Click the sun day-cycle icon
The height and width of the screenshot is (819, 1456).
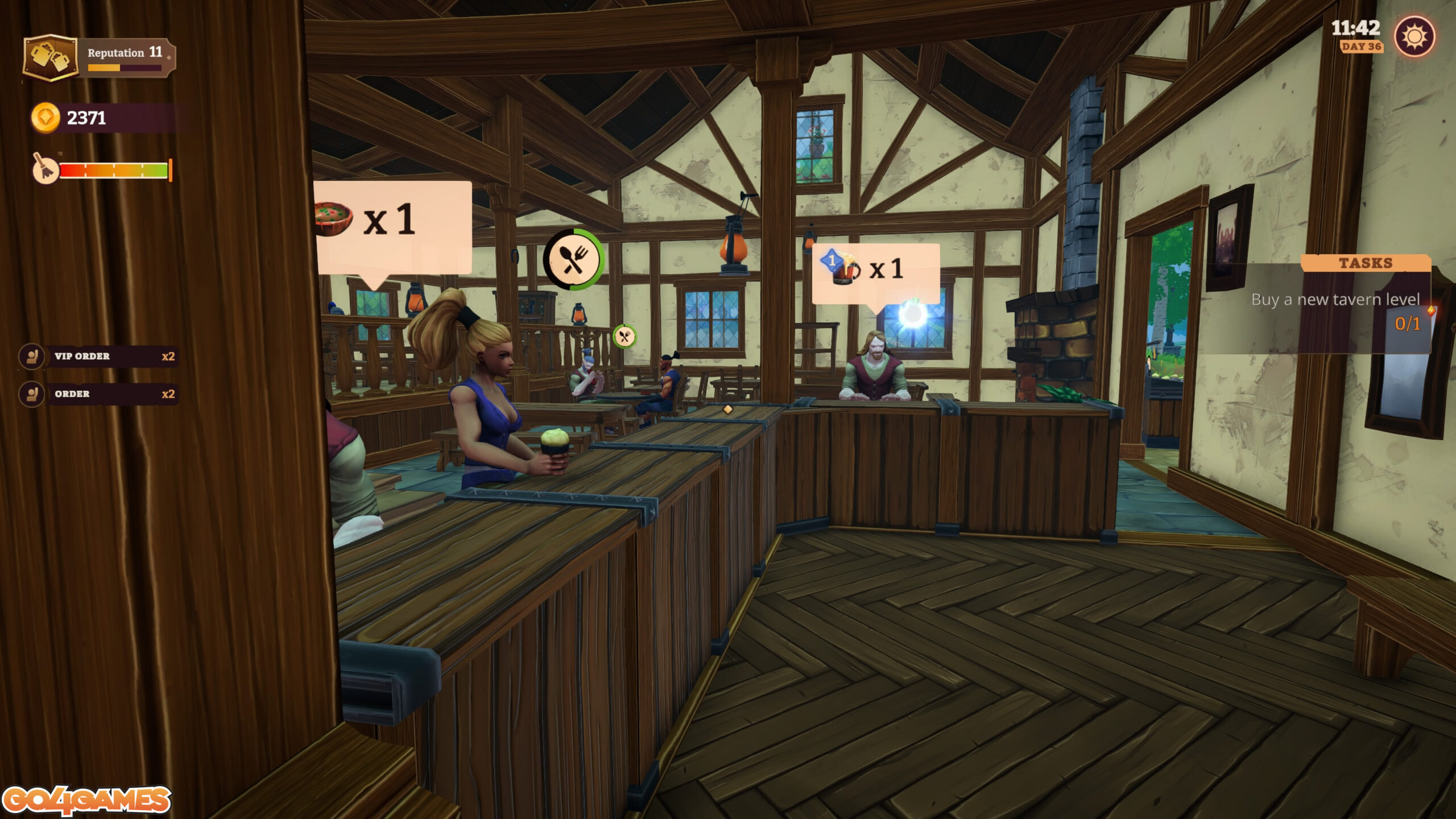click(1414, 37)
